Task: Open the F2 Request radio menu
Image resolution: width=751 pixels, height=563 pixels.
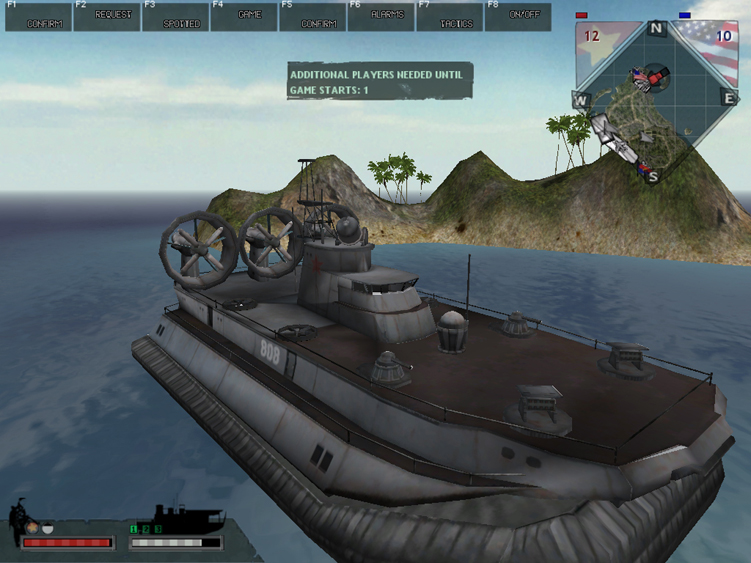Action: pos(107,17)
